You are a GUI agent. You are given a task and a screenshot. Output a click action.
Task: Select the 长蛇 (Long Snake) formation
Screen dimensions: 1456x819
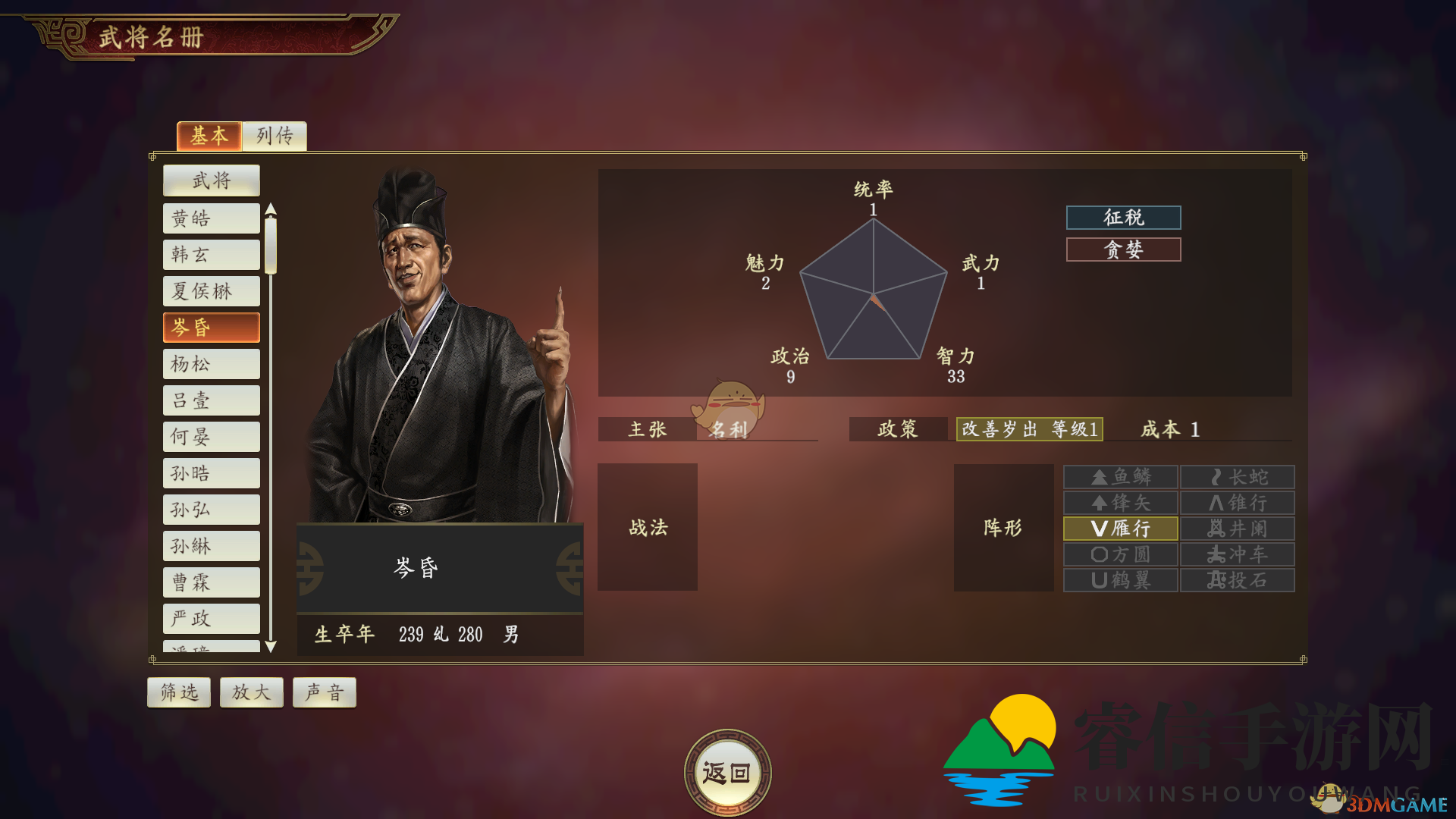(x=1237, y=476)
